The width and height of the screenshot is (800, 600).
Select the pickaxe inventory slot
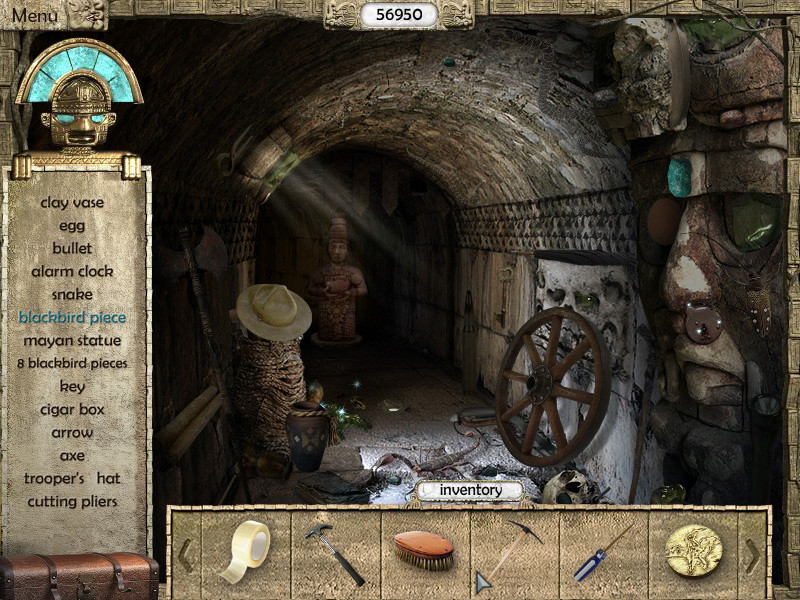coord(512,551)
